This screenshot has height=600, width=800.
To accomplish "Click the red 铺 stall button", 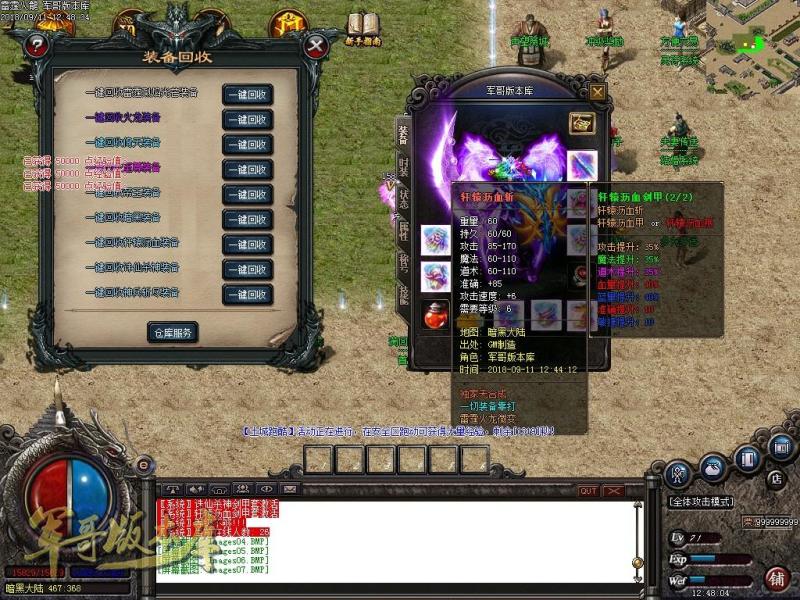I will 776,578.
